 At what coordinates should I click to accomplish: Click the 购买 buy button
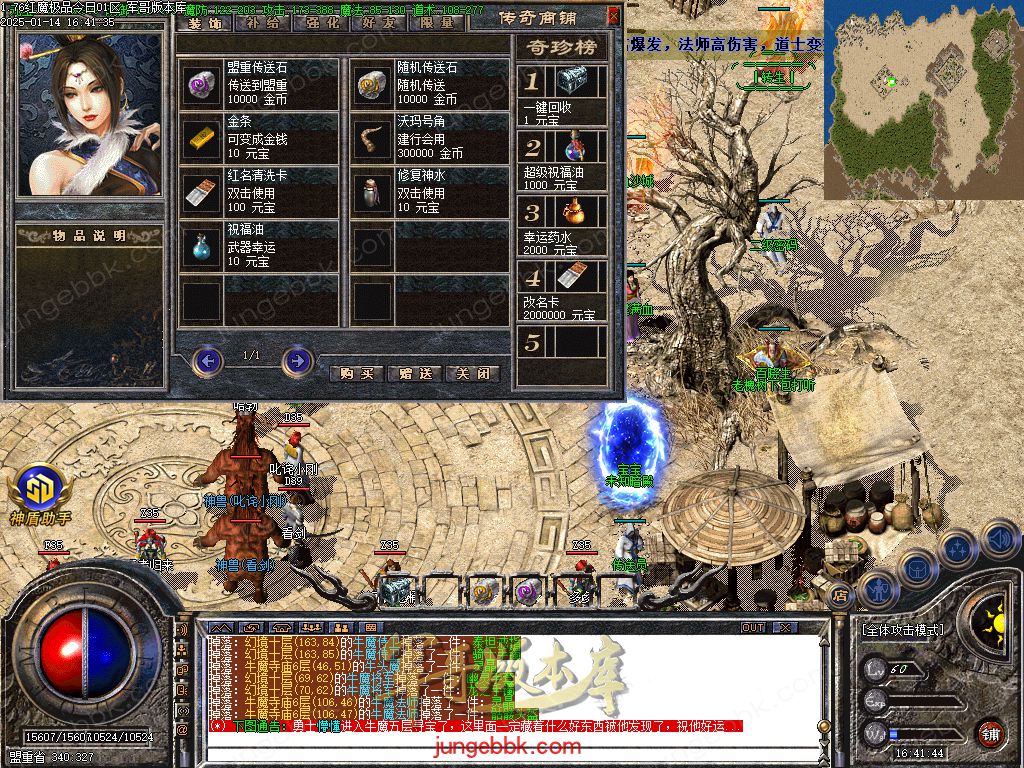[x=357, y=373]
